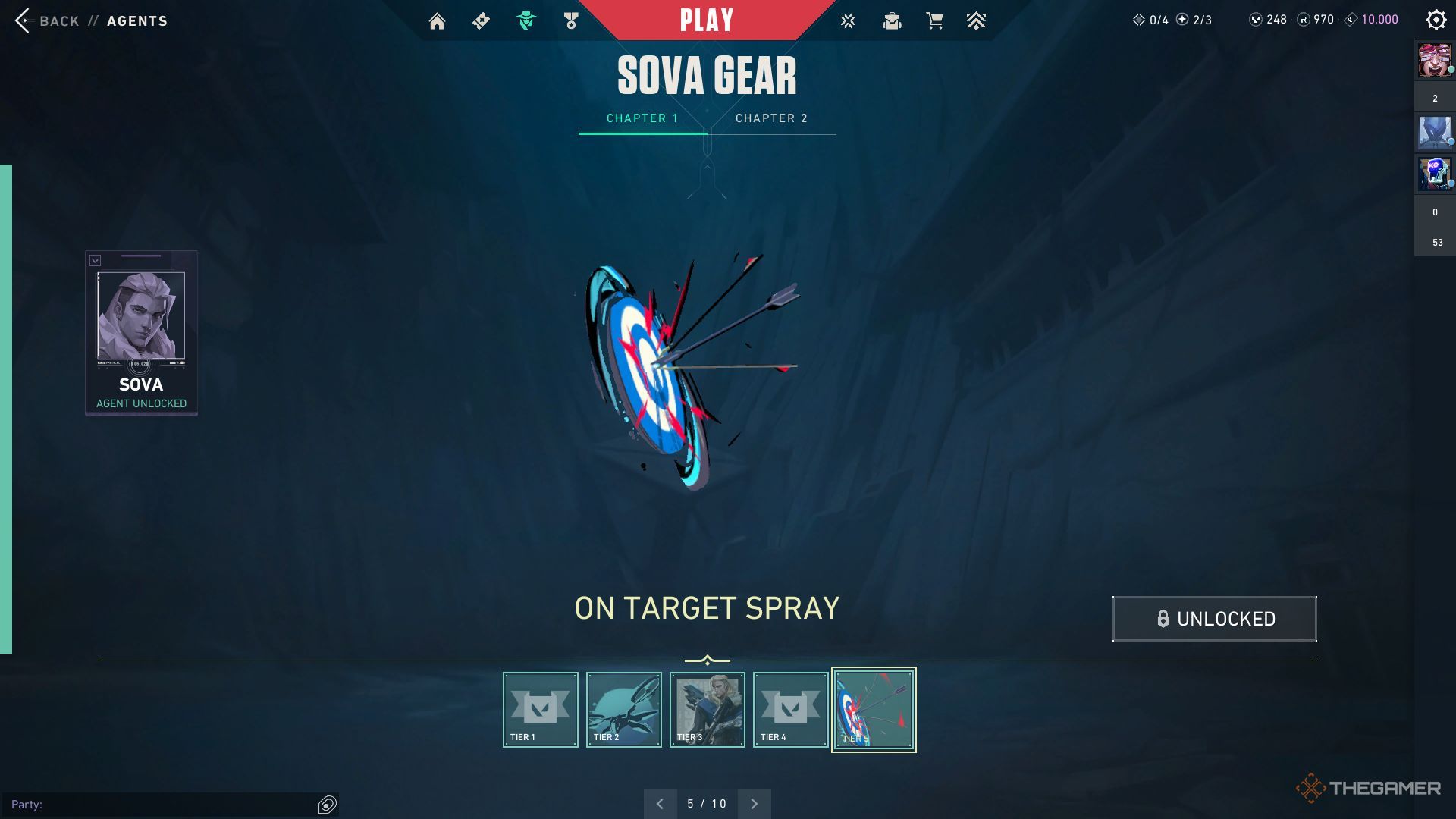Open the agents icon in top navigation

point(526,21)
